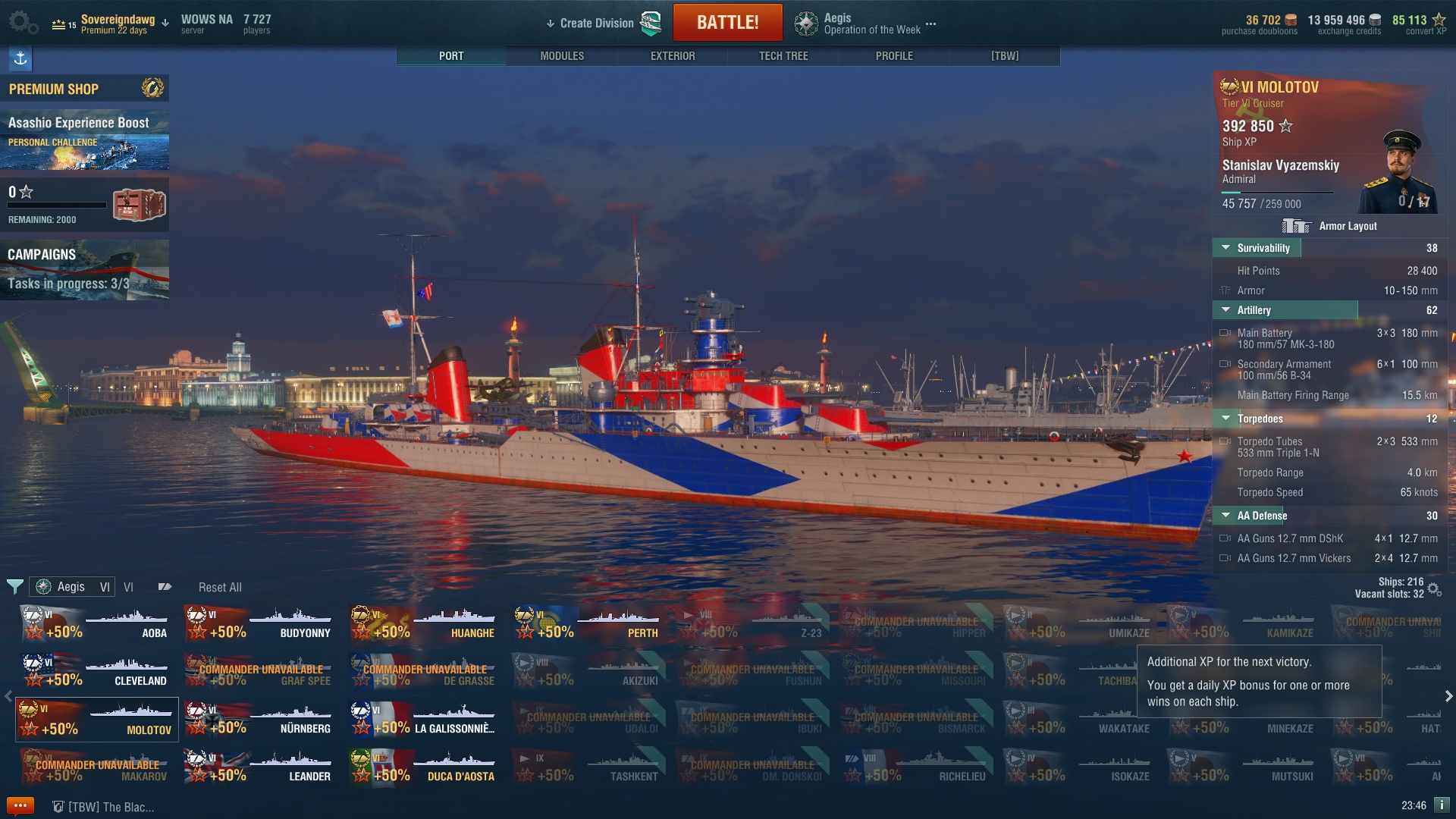The width and height of the screenshot is (1456, 819).
Task: Select the Budyonny ship in carousel
Action: pyautogui.click(x=259, y=624)
